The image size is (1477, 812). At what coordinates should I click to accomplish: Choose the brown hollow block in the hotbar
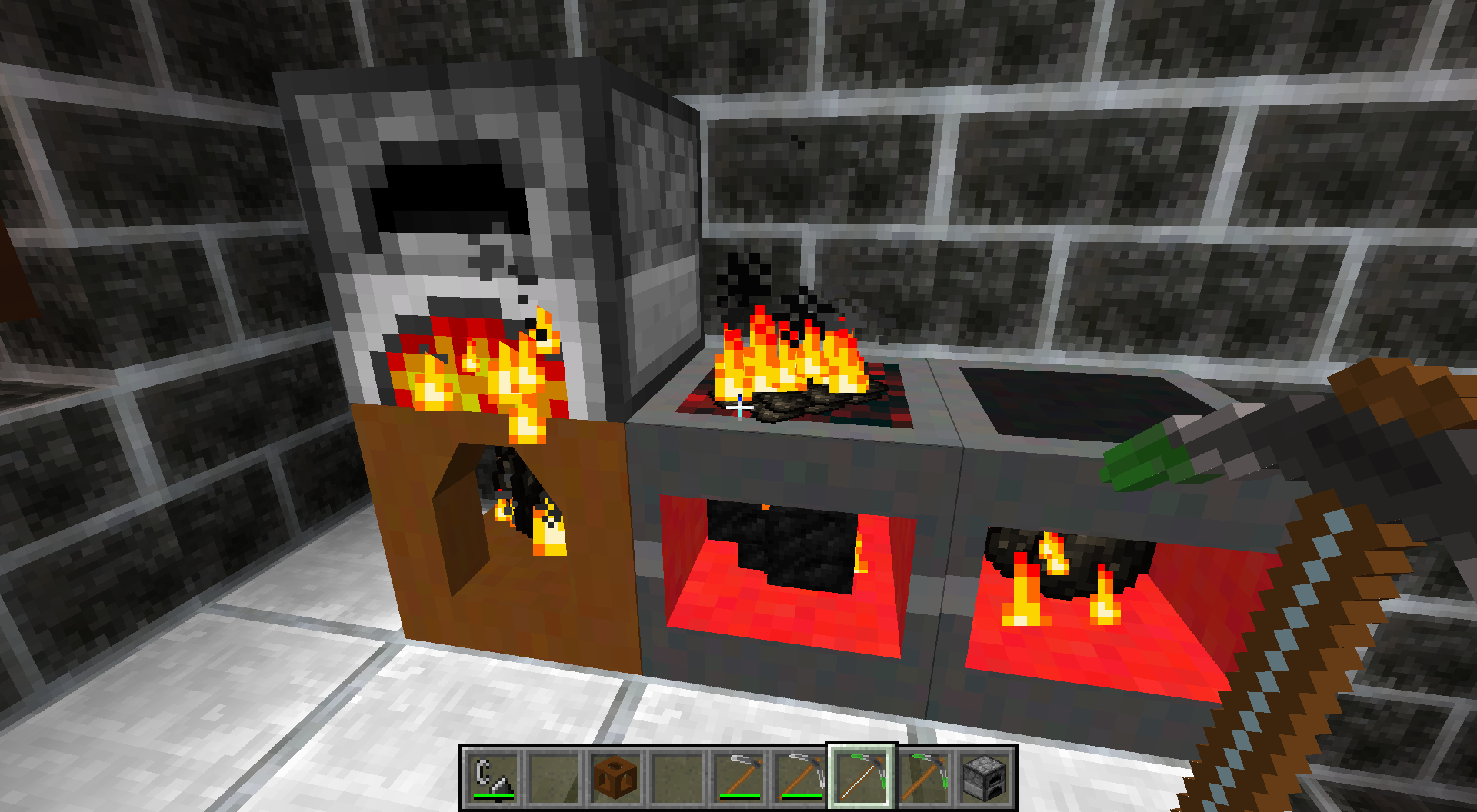coord(616,777)
